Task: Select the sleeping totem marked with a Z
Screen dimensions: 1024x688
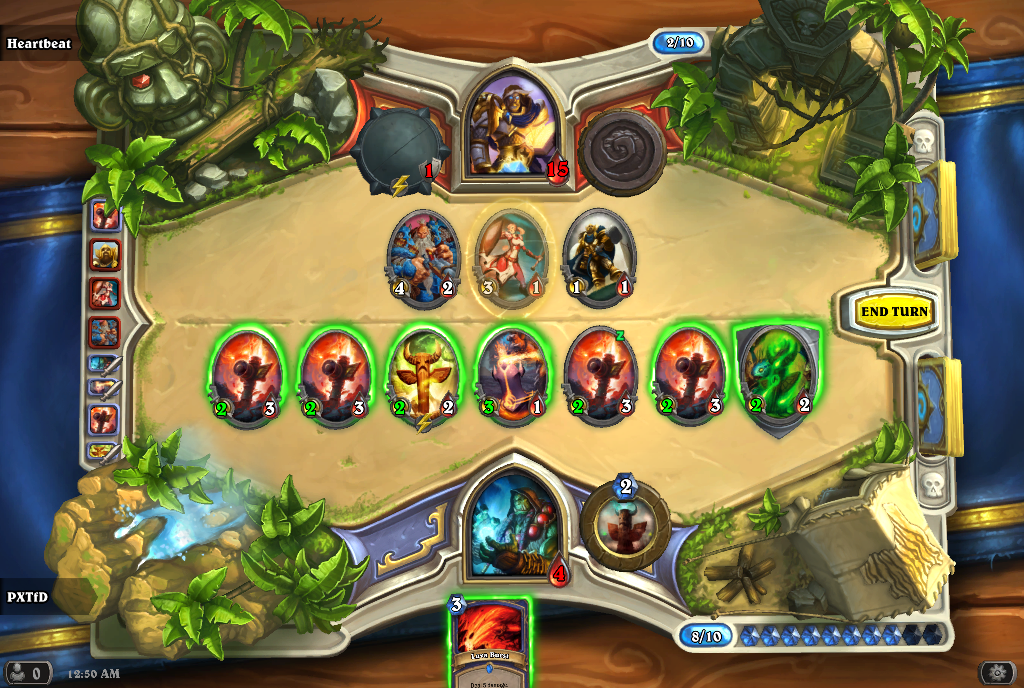Action: (x=600, y=376)
